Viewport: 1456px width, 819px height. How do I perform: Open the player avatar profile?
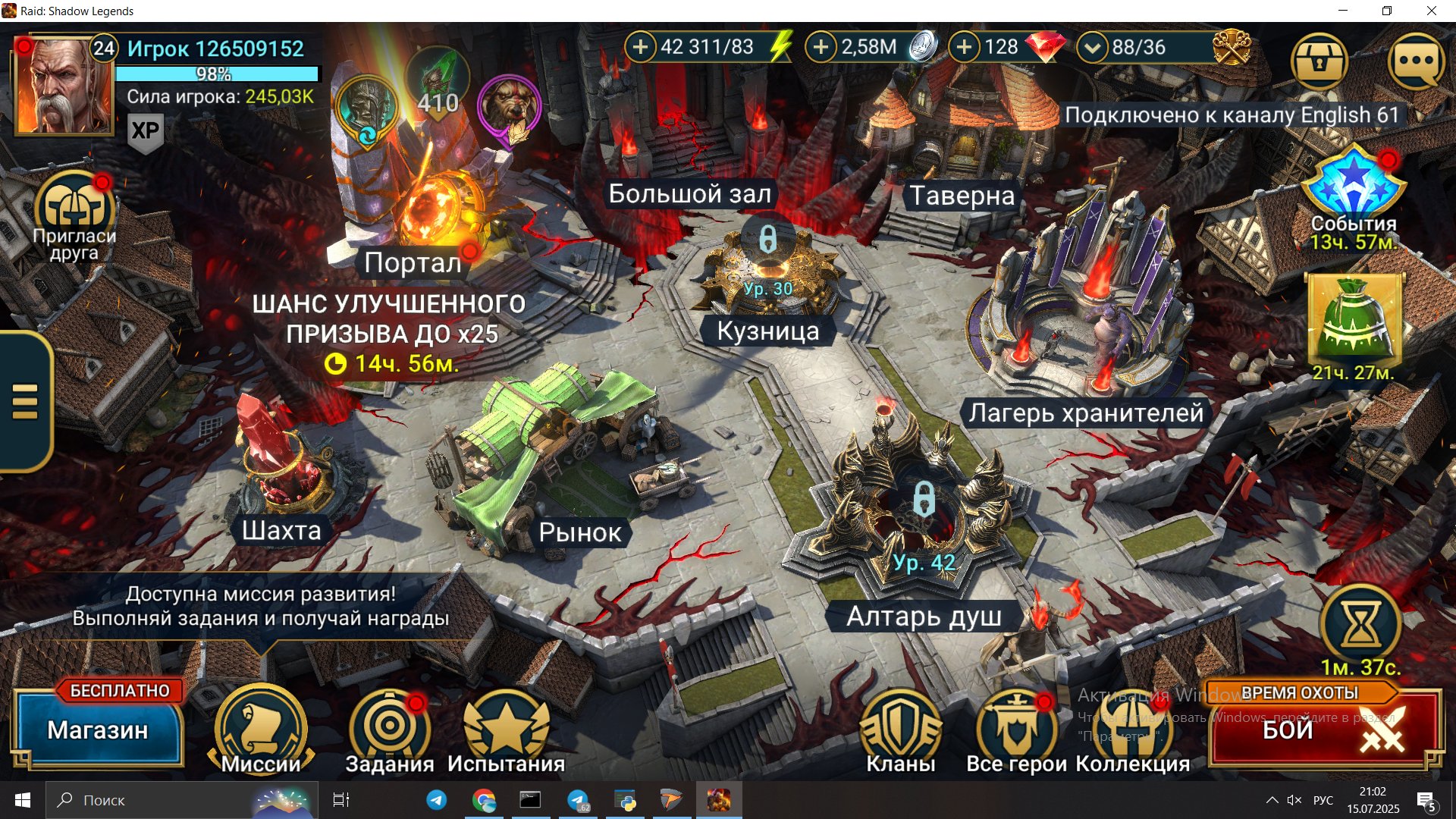[64, 86]
